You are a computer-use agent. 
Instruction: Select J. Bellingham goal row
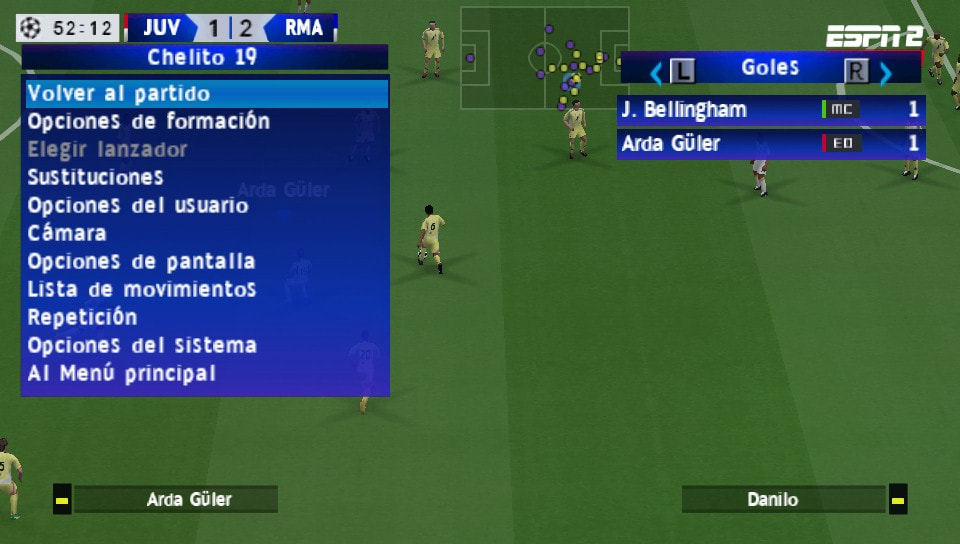[770, 110]
